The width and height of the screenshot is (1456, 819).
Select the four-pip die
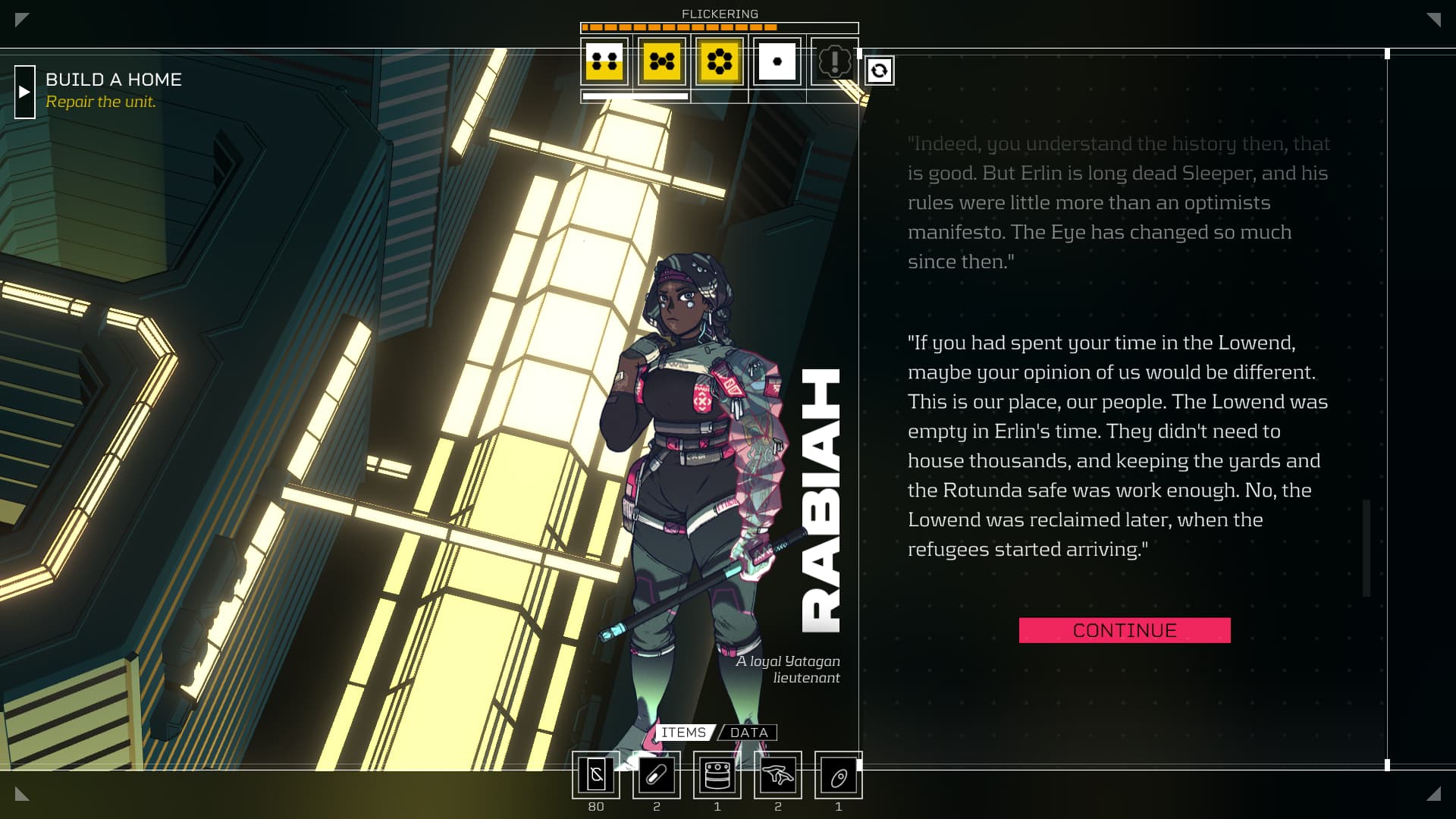604,61
